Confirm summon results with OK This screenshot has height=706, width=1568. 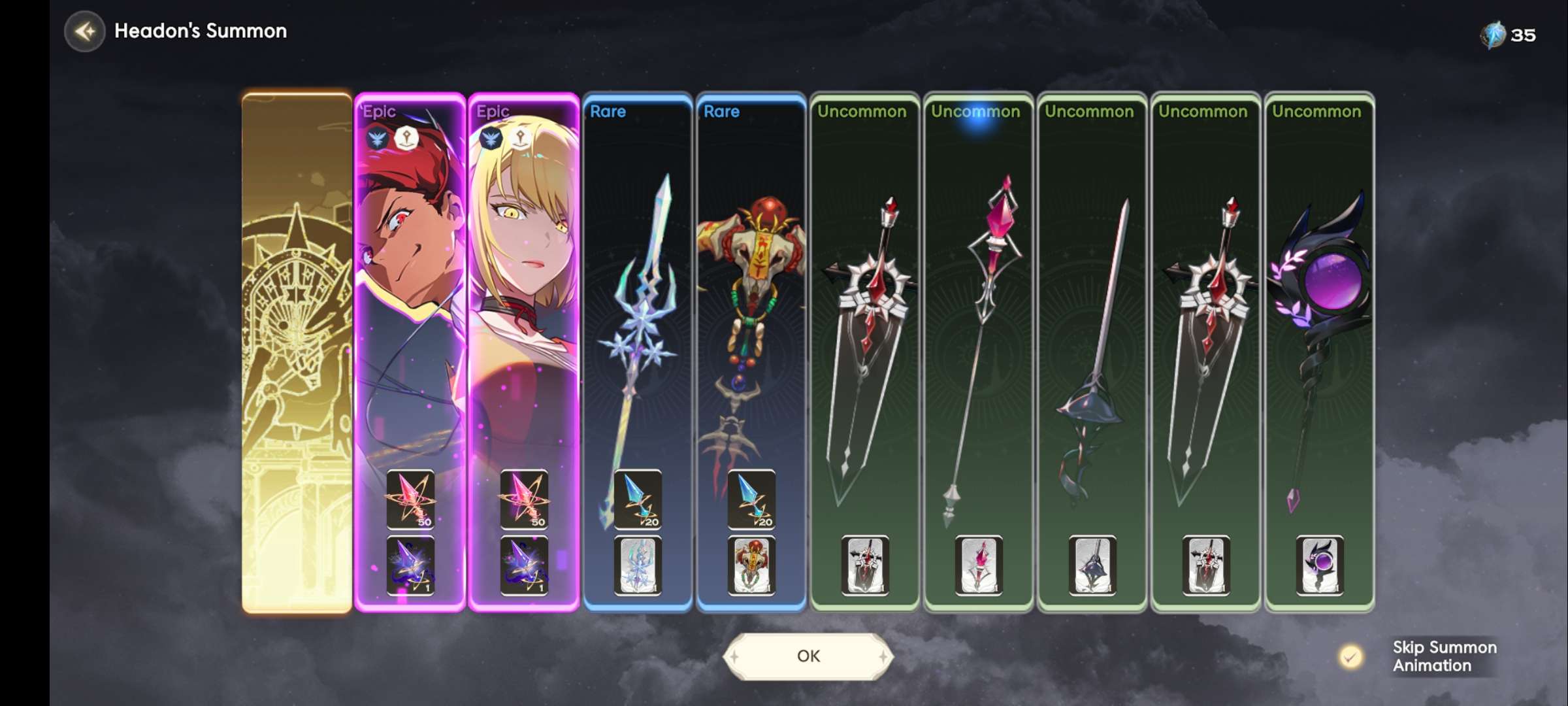pos(808,656)
